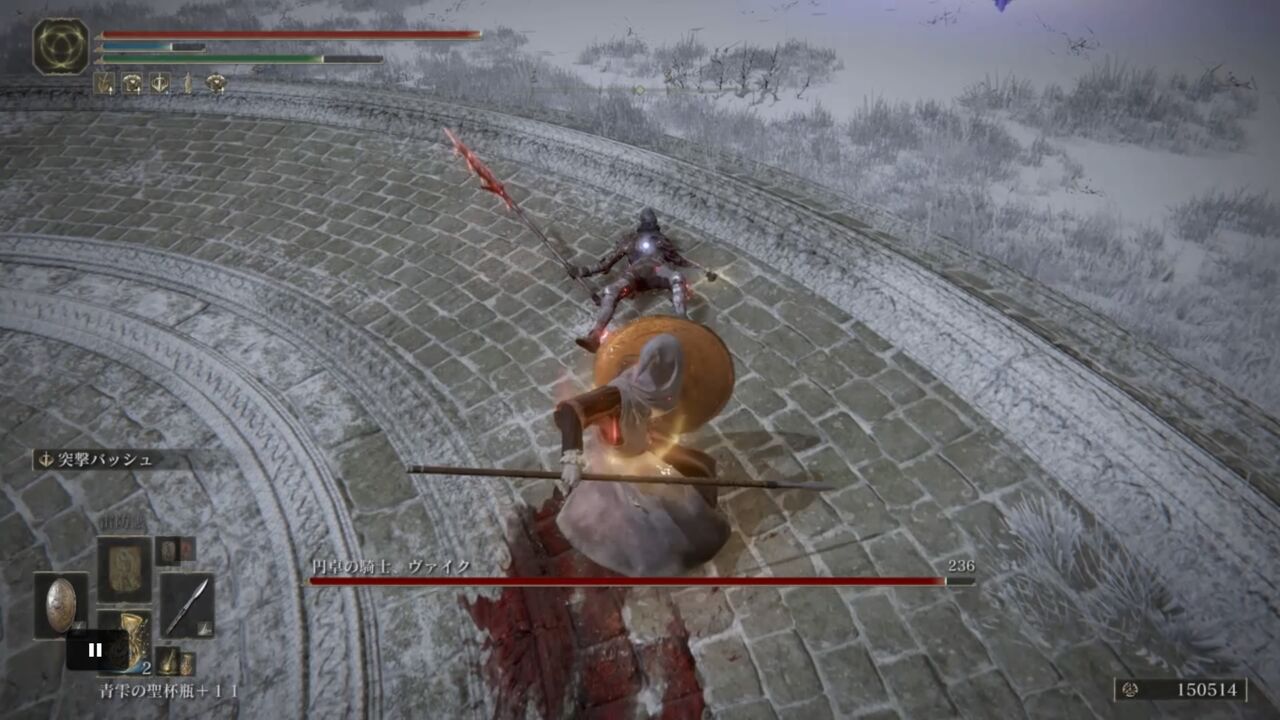Toggle the upper-right quick item slot
This screenshot has height=720, width=1280.
pos(176,553)
